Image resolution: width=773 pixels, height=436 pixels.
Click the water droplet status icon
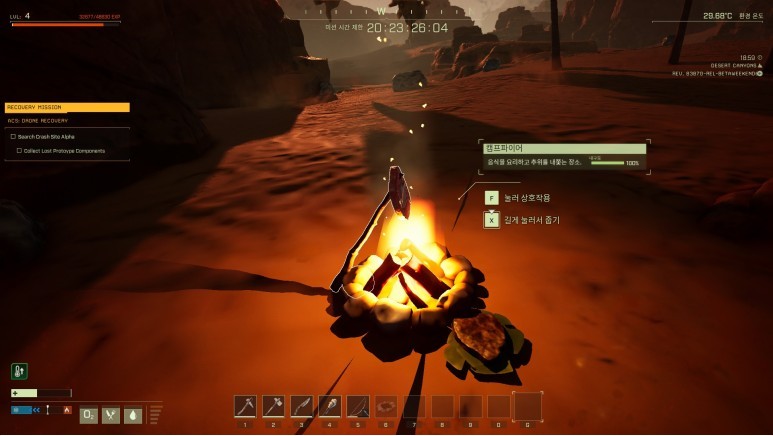click(133, 414)
